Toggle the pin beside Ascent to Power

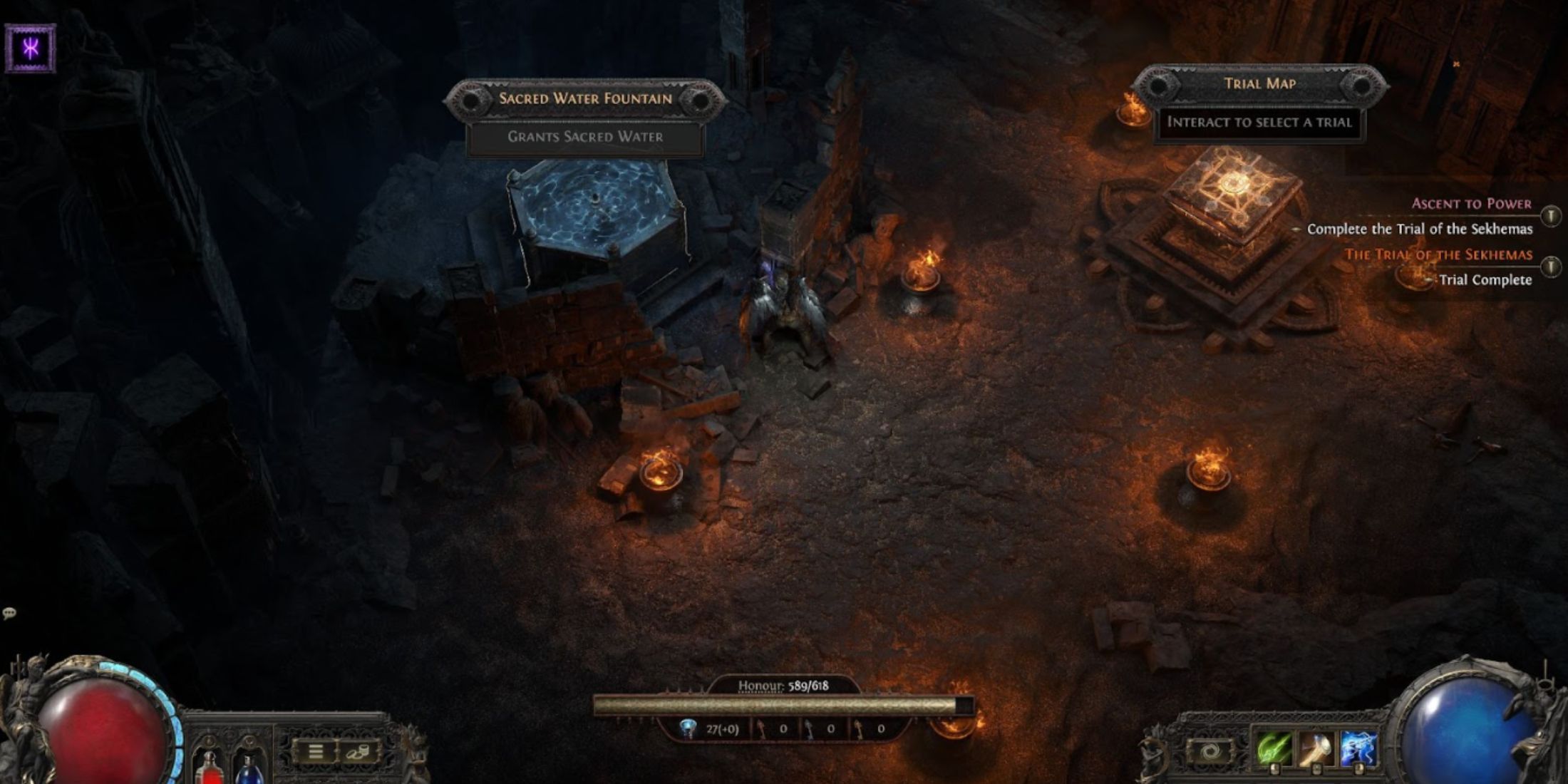pyautogui.click(x=1550, y=215)
